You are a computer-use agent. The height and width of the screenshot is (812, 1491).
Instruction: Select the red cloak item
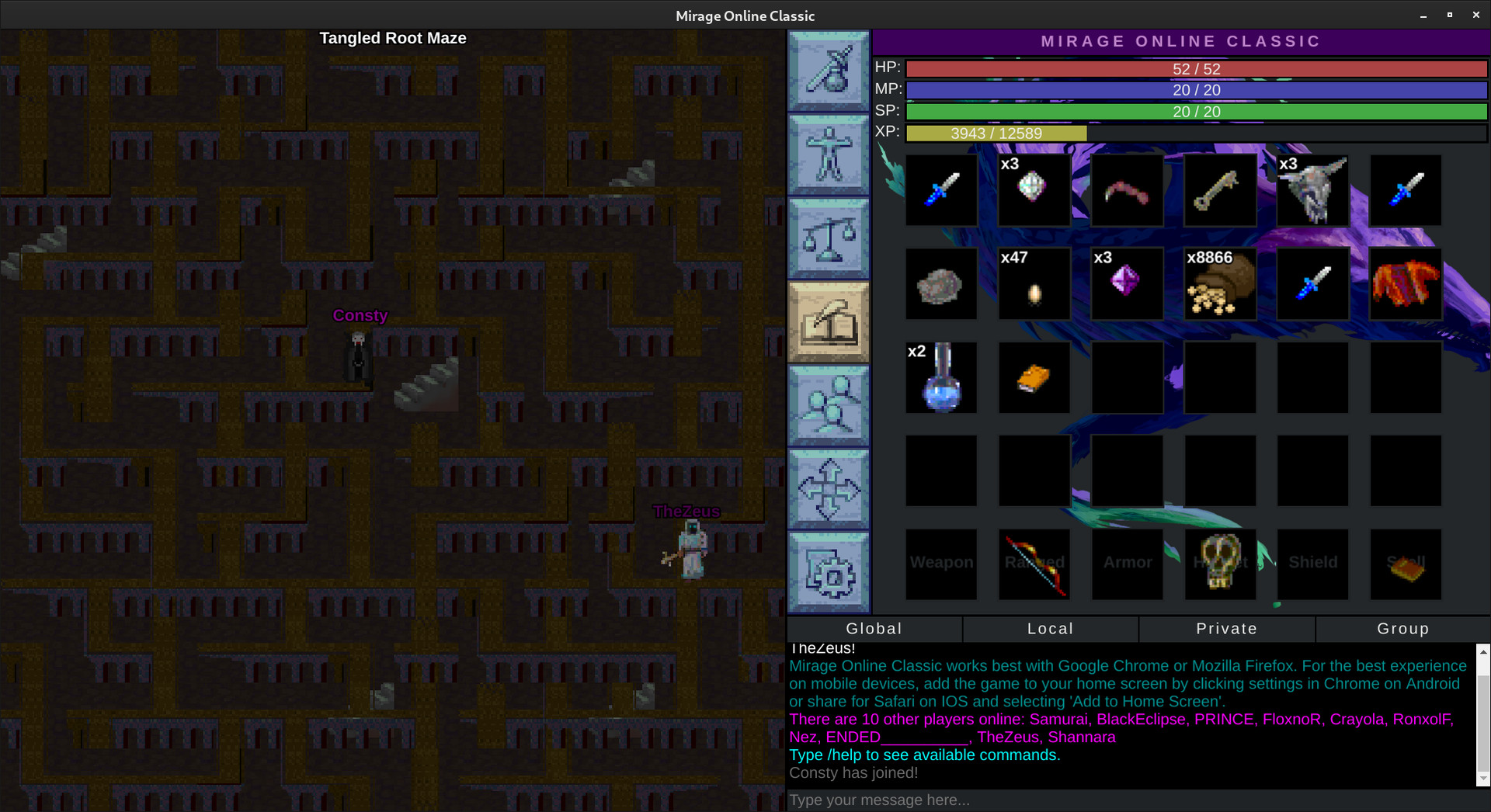click(1406, 284)
